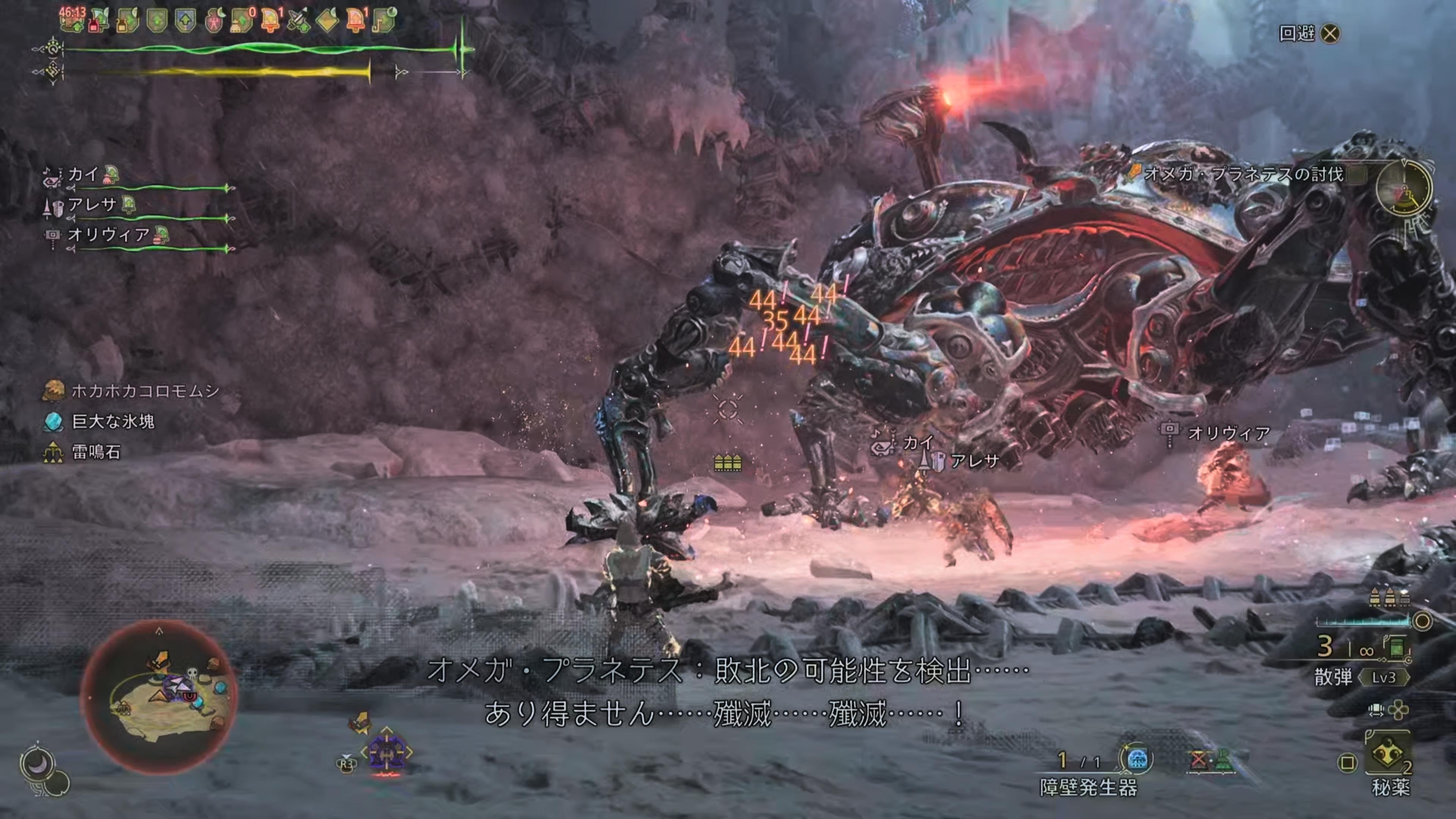Pick the 雷鳴石 environment entry
The height and width of the screenshot is (819, 1456).
click(x=96, y=452)
